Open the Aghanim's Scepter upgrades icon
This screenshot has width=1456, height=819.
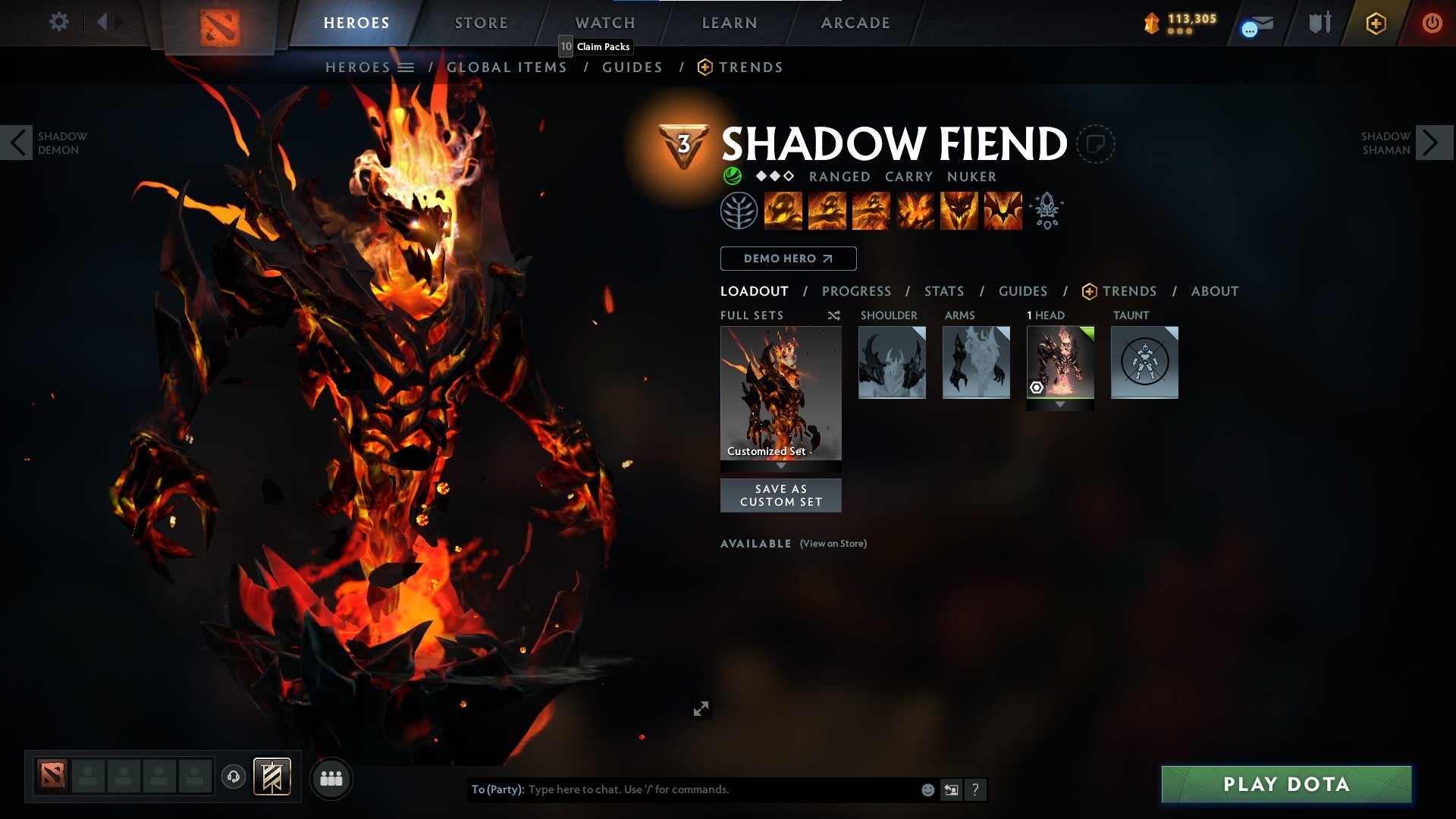1047,211
